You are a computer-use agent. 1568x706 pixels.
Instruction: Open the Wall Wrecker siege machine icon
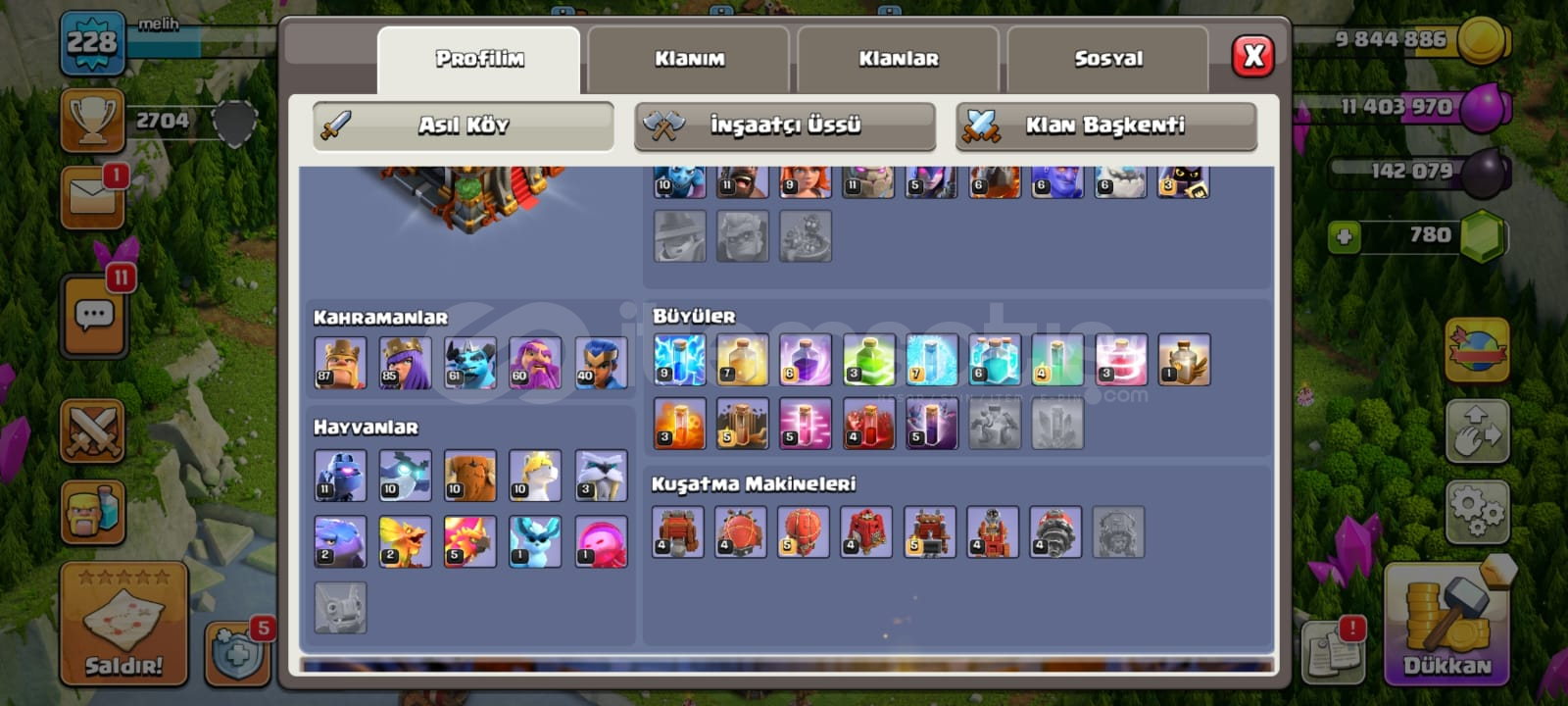point(679,531)
